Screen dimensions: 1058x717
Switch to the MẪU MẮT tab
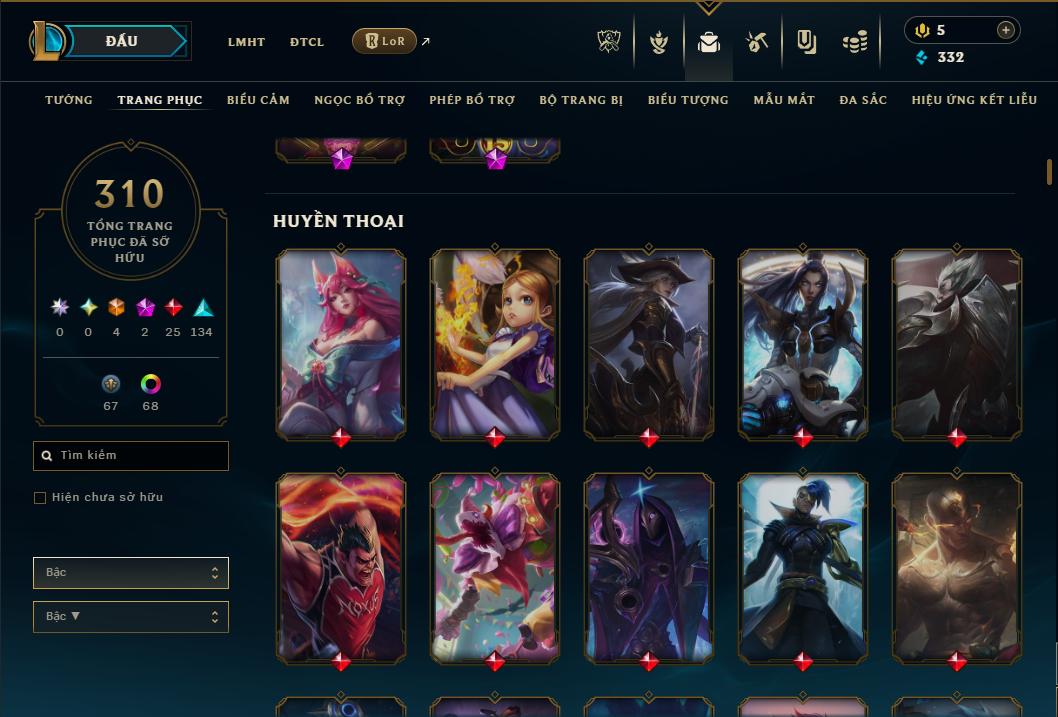pos(784,100)
